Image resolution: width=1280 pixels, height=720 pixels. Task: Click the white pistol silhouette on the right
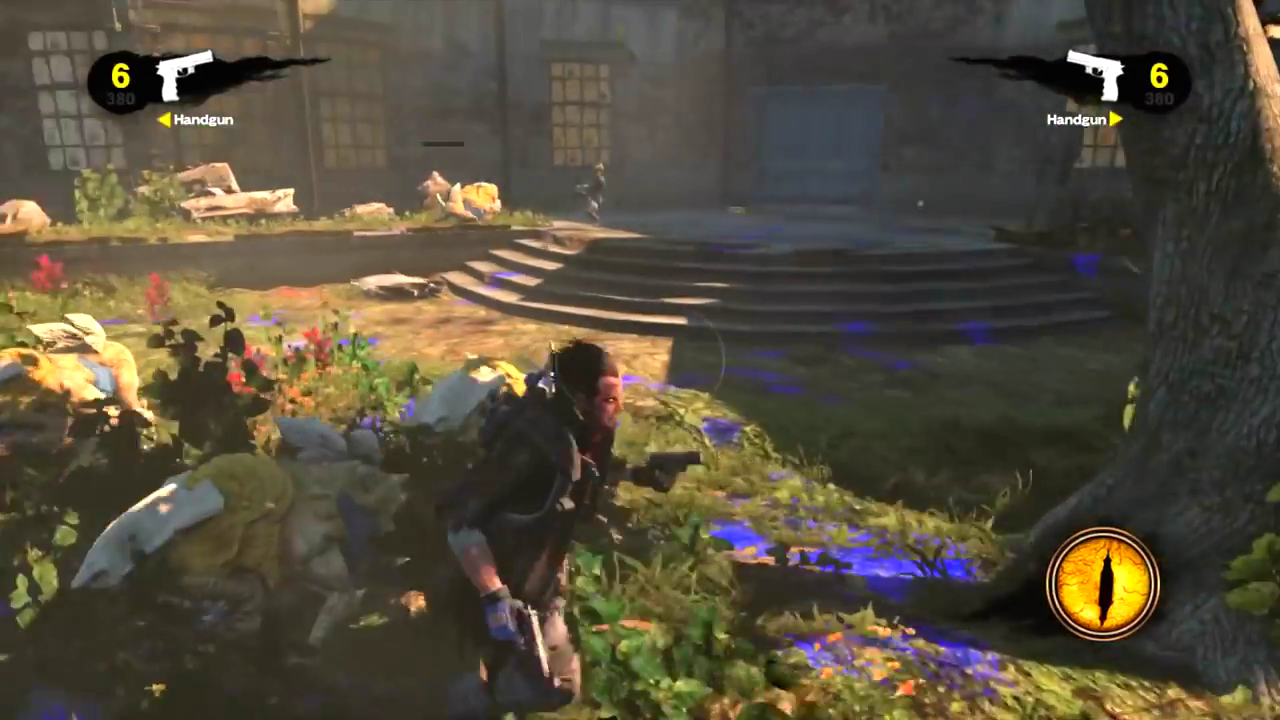pyautogui.click(x=1097, y=75)
